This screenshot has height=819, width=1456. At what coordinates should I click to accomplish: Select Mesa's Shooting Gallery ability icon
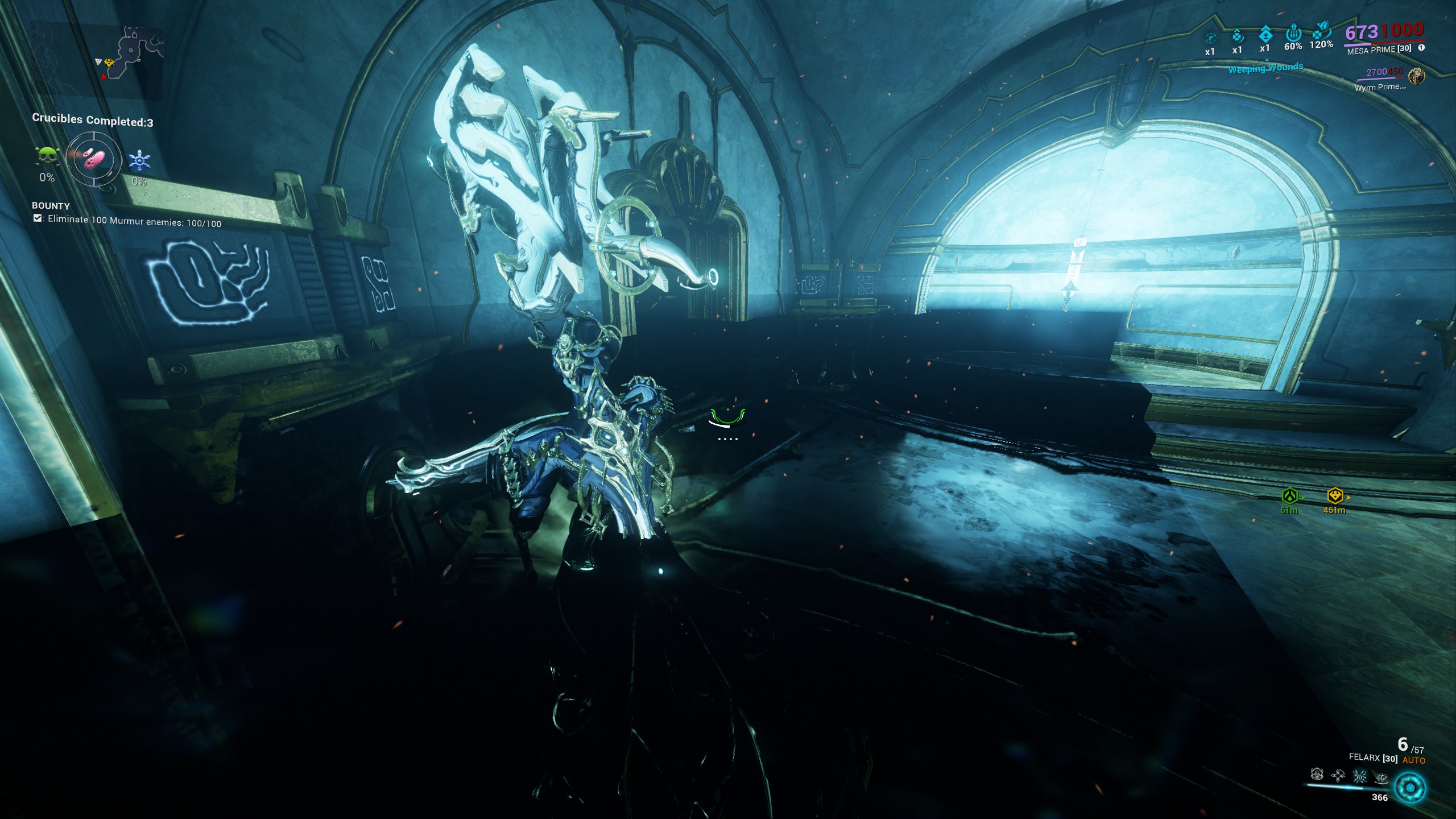coord(1338,776)
